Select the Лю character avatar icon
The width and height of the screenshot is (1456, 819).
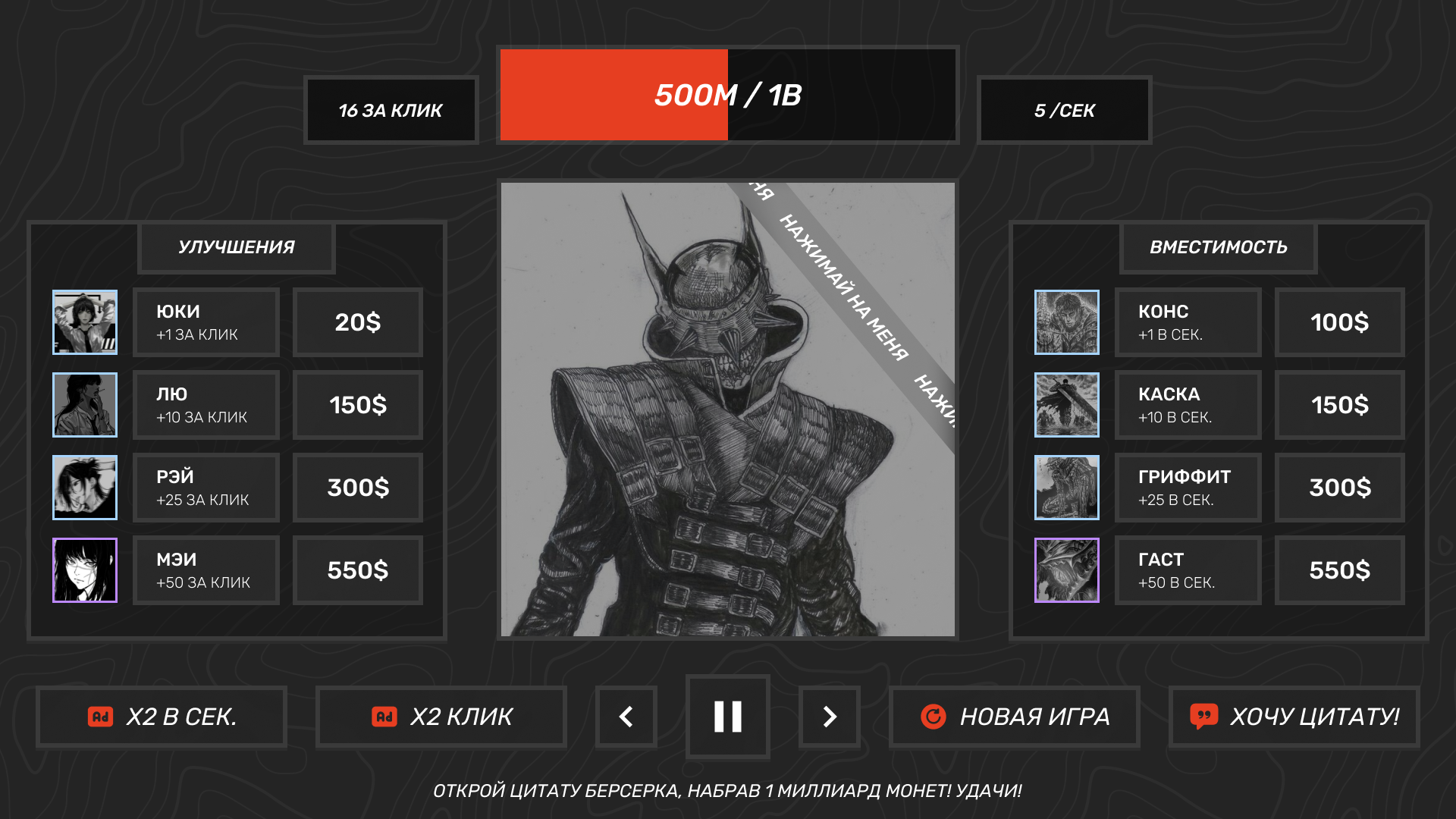(84, 405)
